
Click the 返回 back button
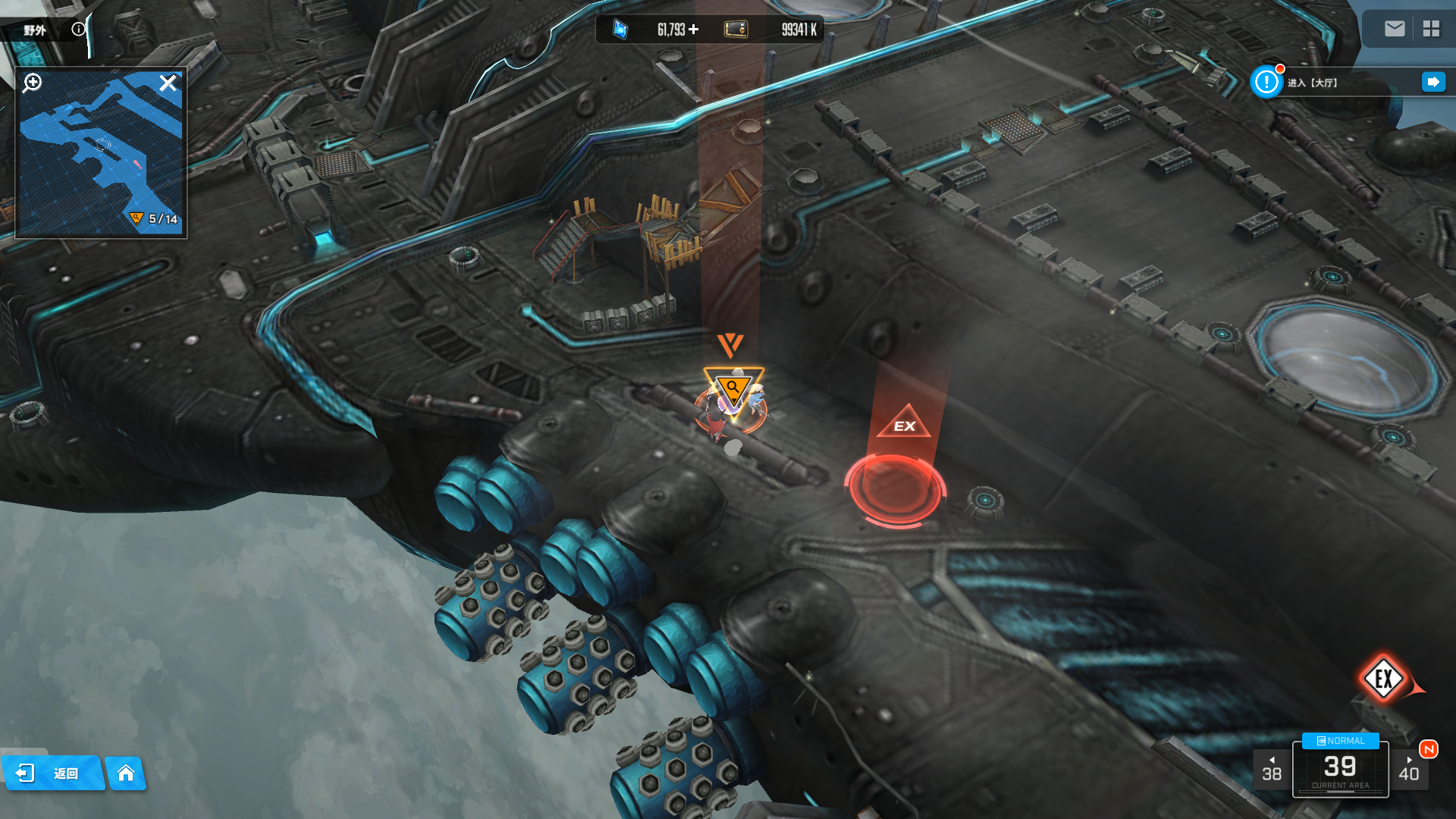(52, 773)
